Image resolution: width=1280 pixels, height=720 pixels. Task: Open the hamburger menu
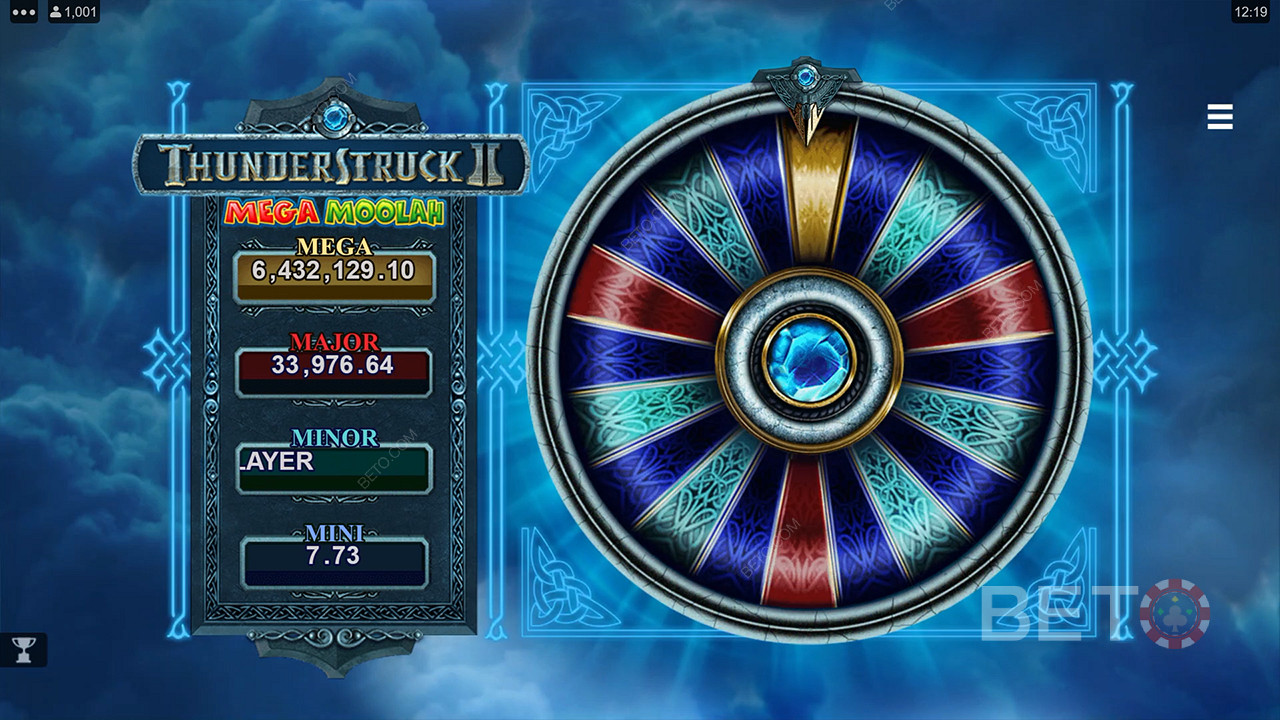click(1220, 117)
